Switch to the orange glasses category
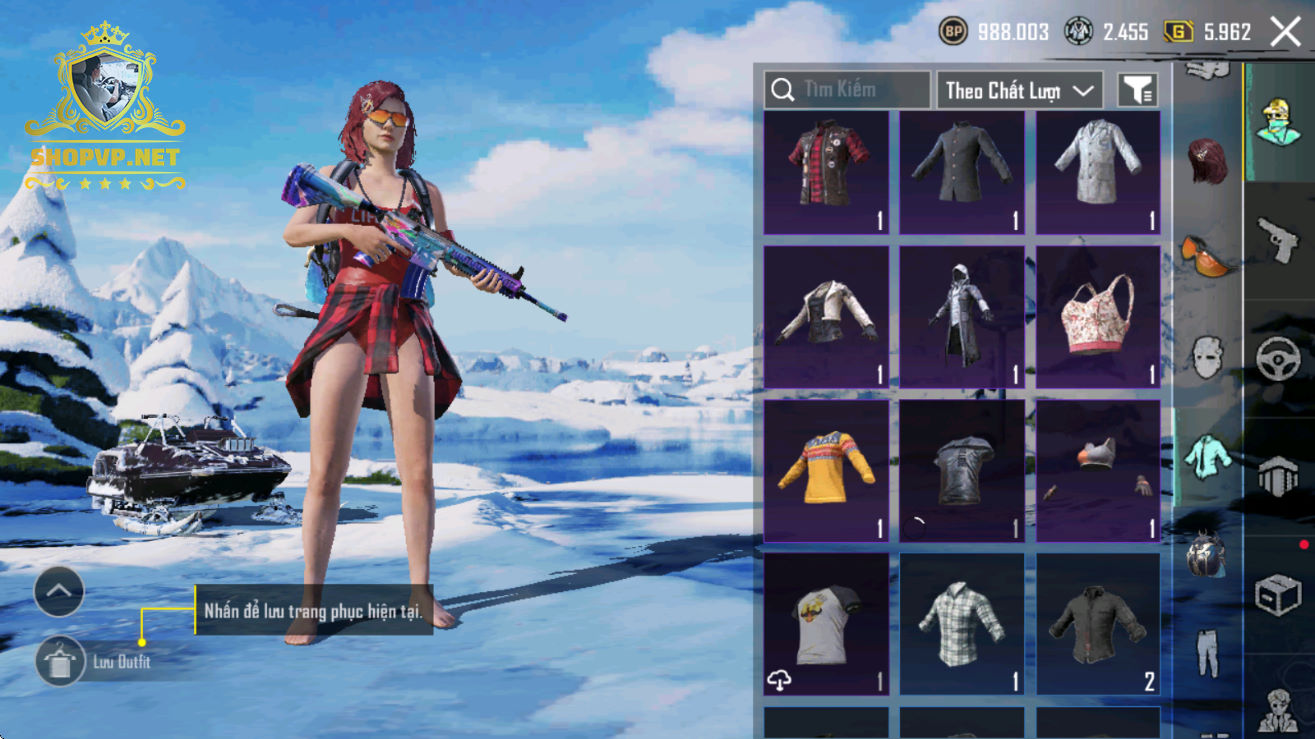The height and width of the screenshot is (739, 1315). pos(1207,254)
